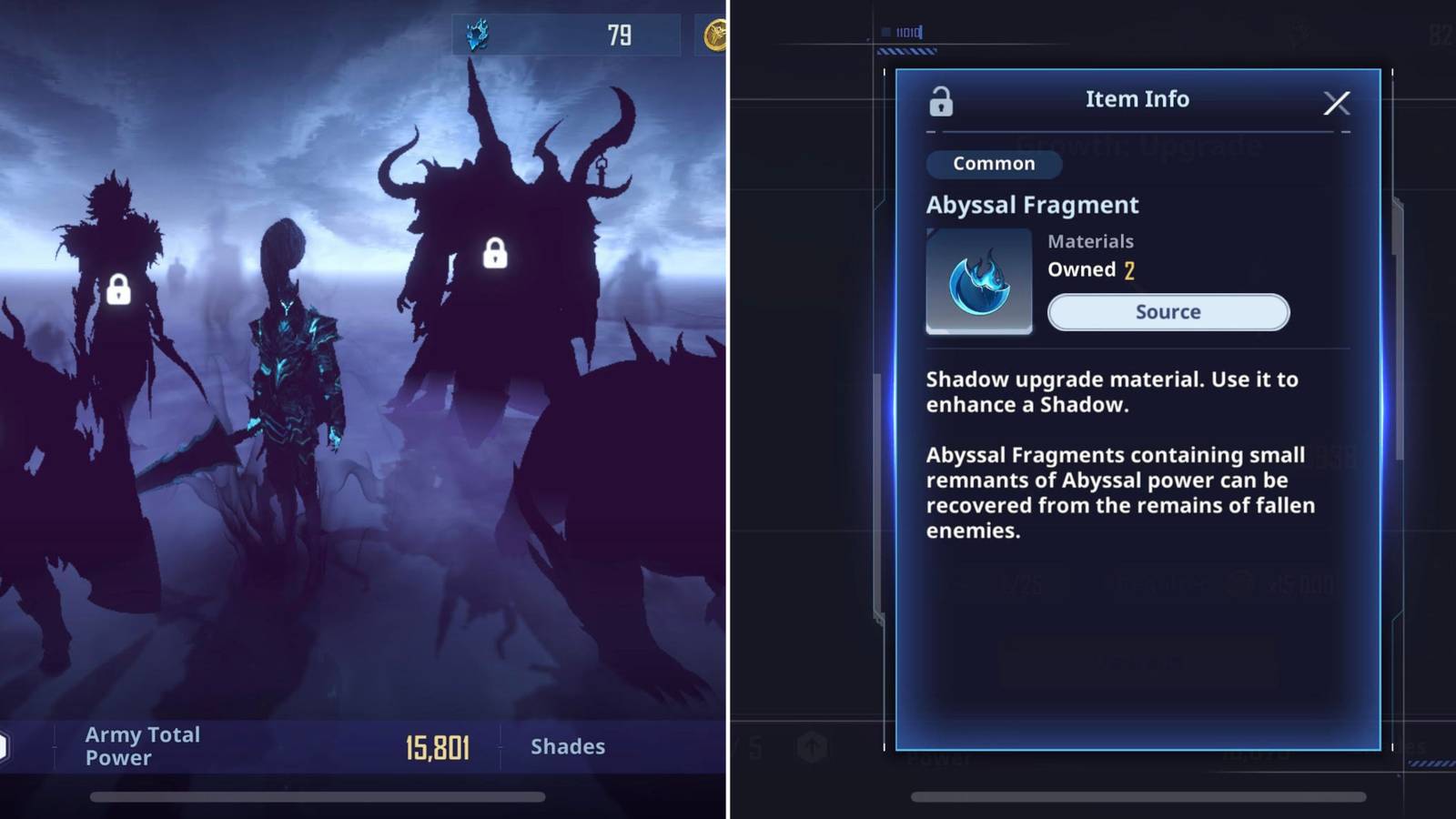This screenshot has width=1456, height=819.
Task: Click the hexagonal upgrade arrow icon at bottom left
Action: 812,746
